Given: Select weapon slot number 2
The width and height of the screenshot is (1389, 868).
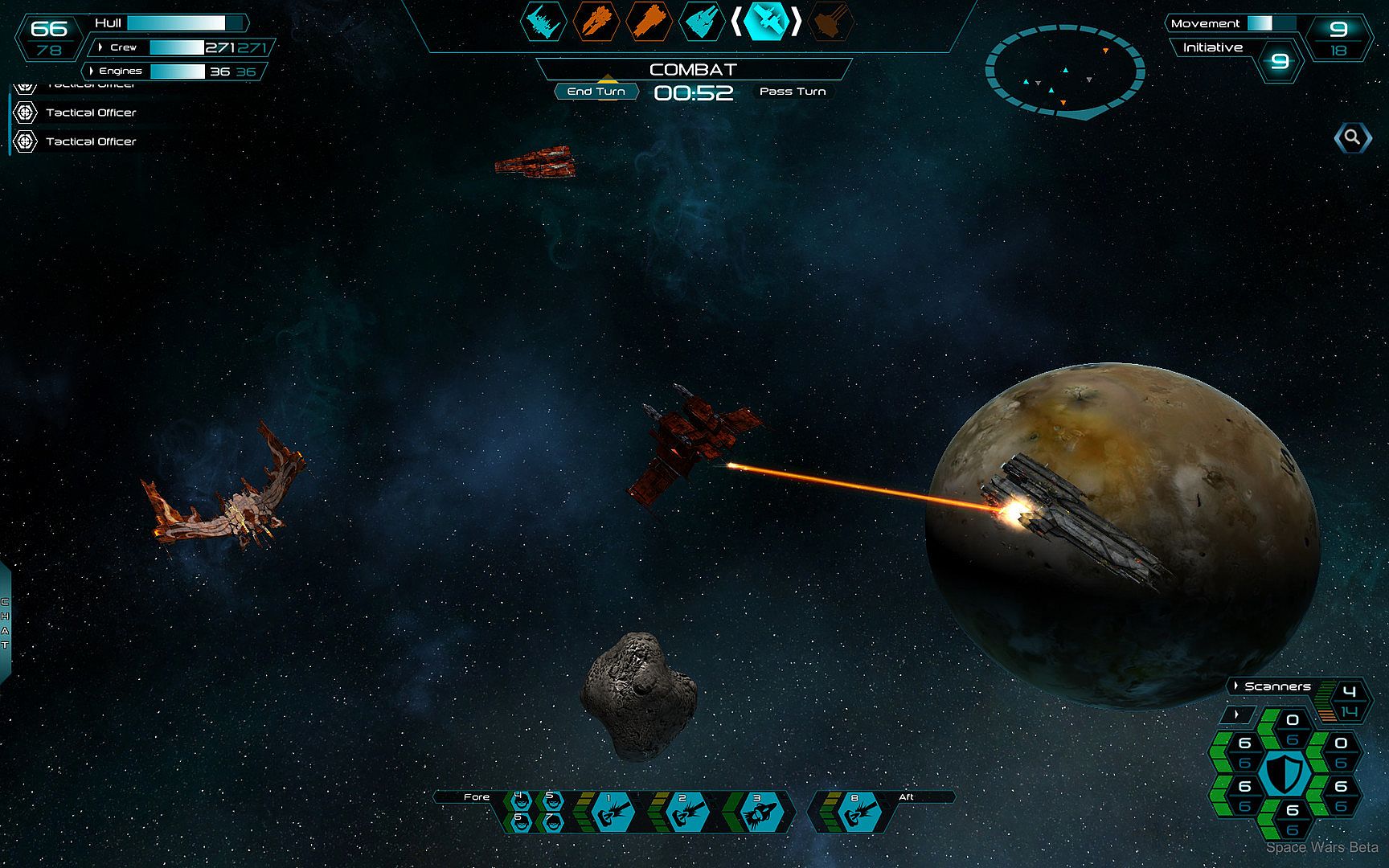Looking at the screenshot, I should [x=685, y=813].
